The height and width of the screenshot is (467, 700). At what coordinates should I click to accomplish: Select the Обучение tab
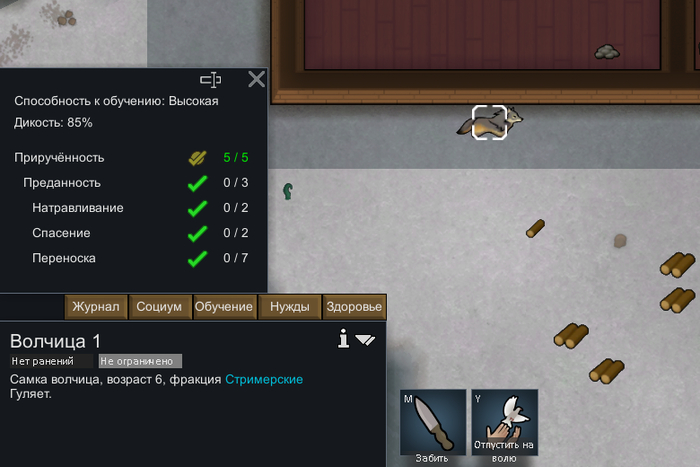224,307
